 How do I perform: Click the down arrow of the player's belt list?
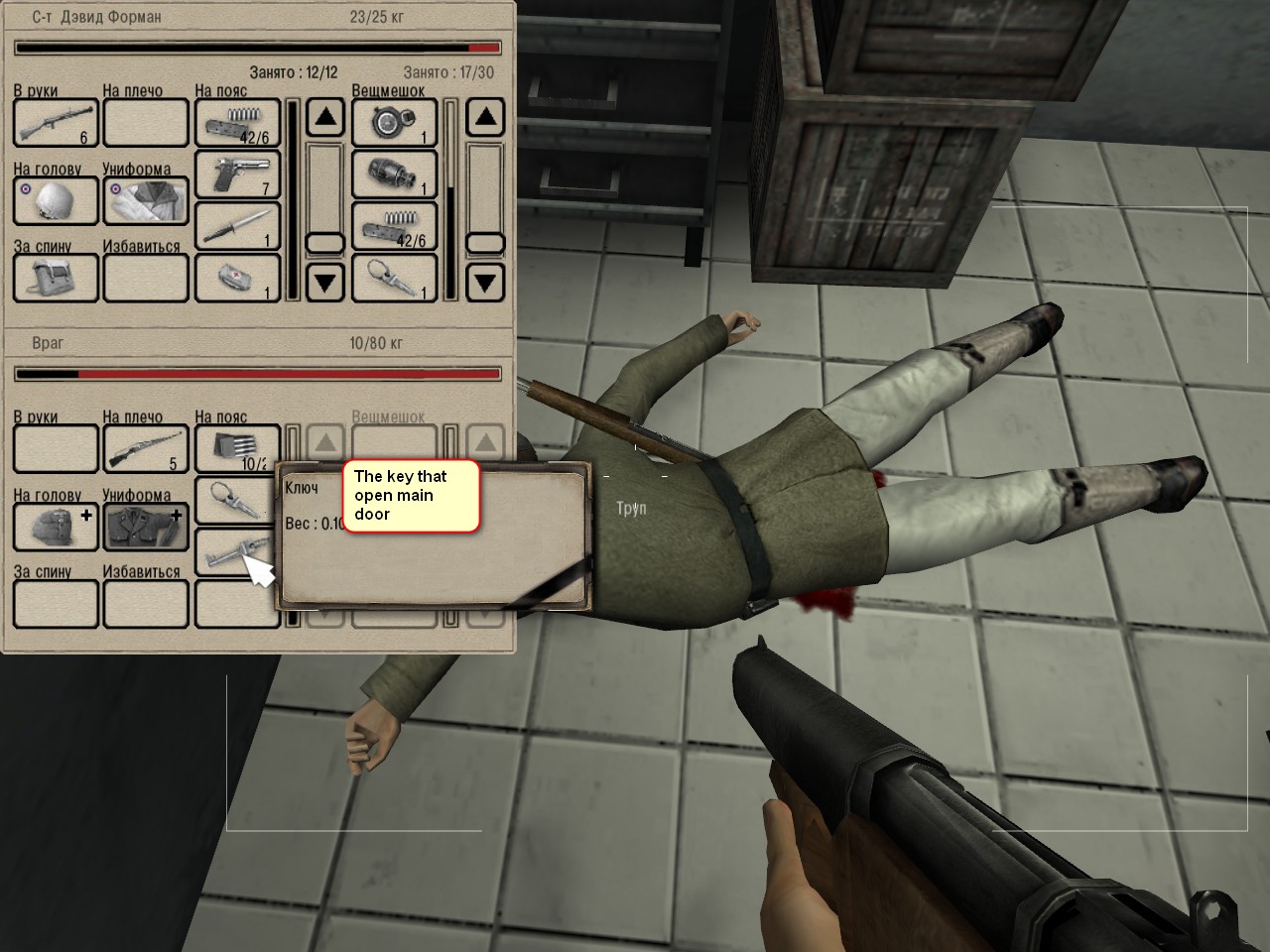tap(324, 284)
